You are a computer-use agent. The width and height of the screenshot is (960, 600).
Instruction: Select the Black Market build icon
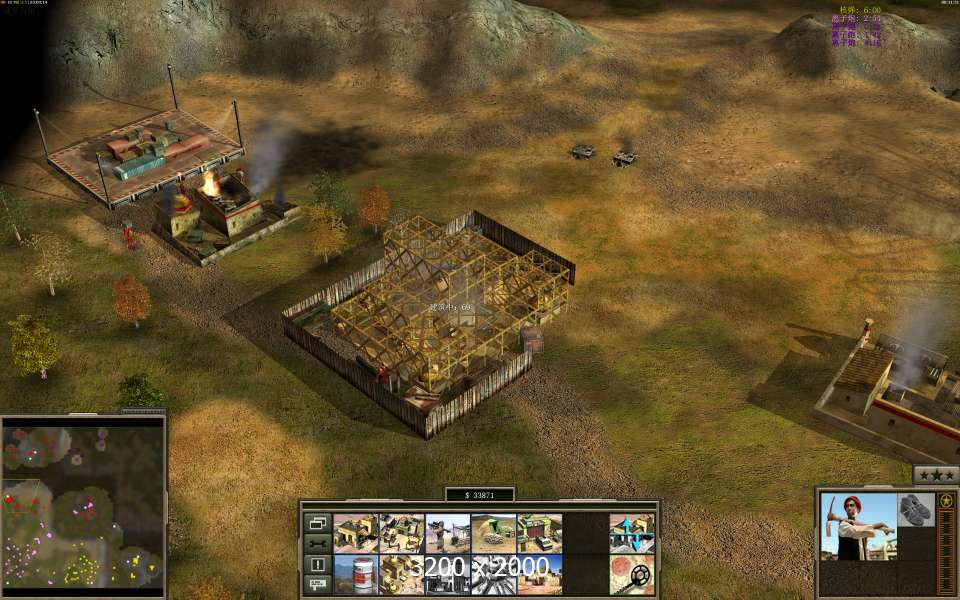[x=447, y=574]
